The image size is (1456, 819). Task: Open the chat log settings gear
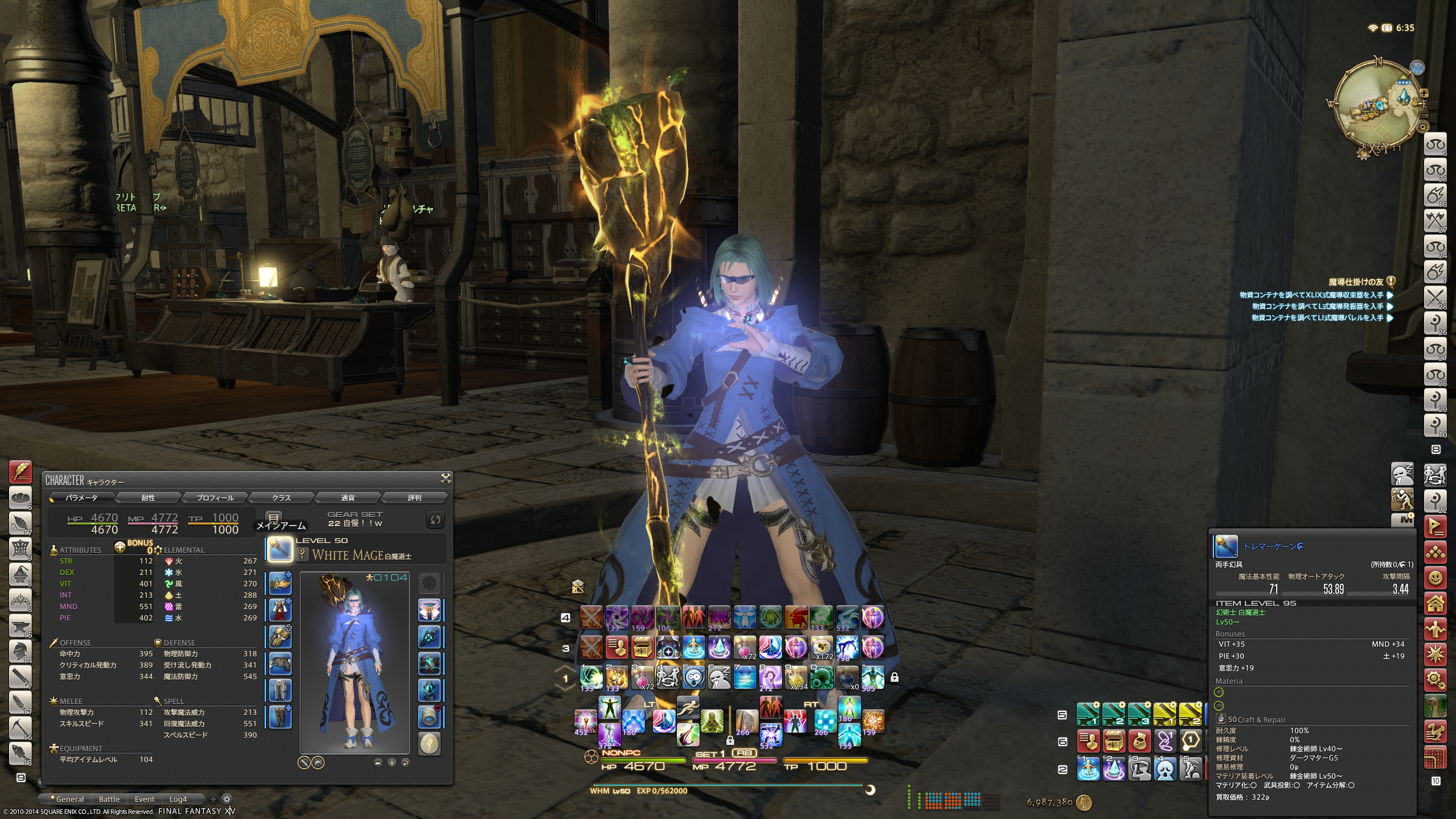coord(226,799)
